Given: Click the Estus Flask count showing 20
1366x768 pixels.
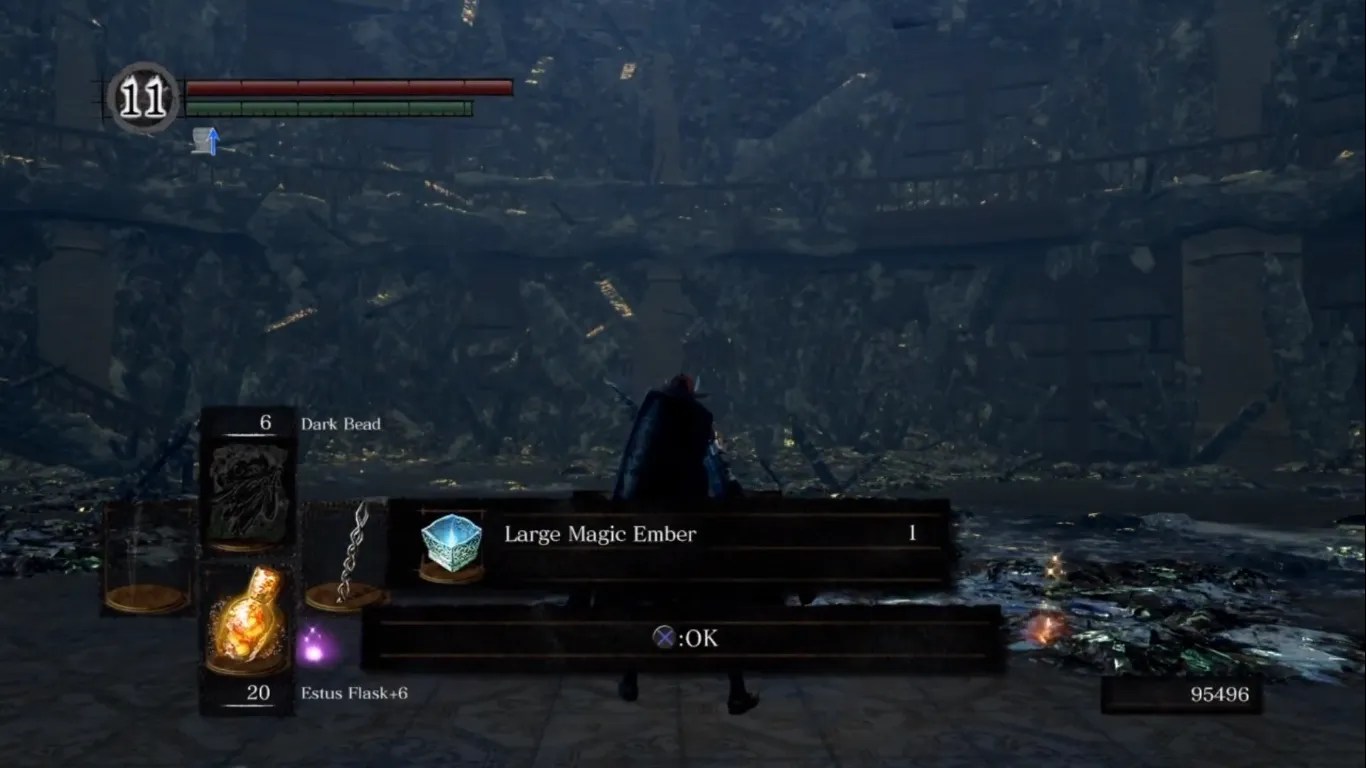Looking at the screenshot, I should [257, 691].
